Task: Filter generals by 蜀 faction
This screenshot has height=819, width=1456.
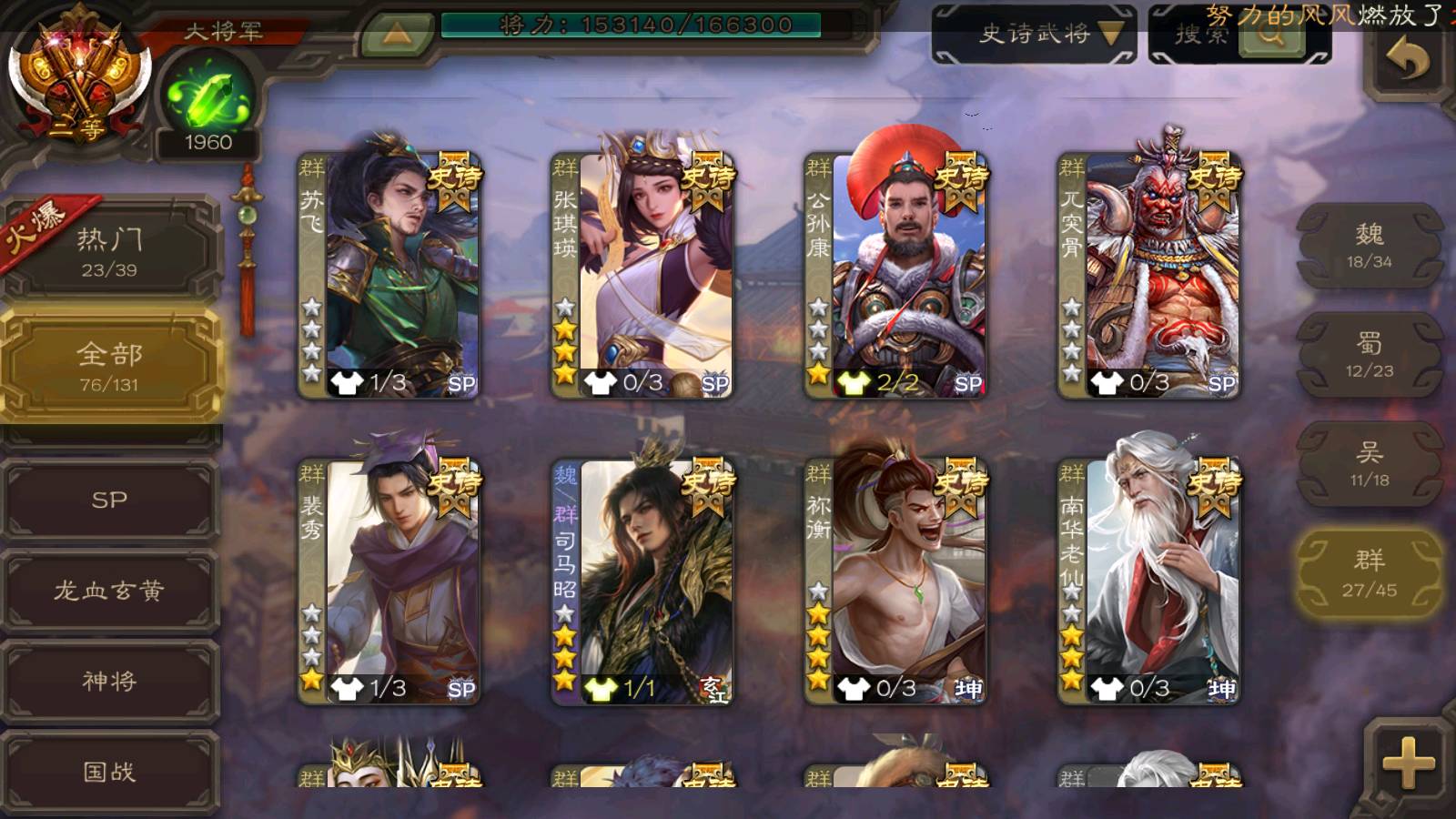Action: (1369, 355)
